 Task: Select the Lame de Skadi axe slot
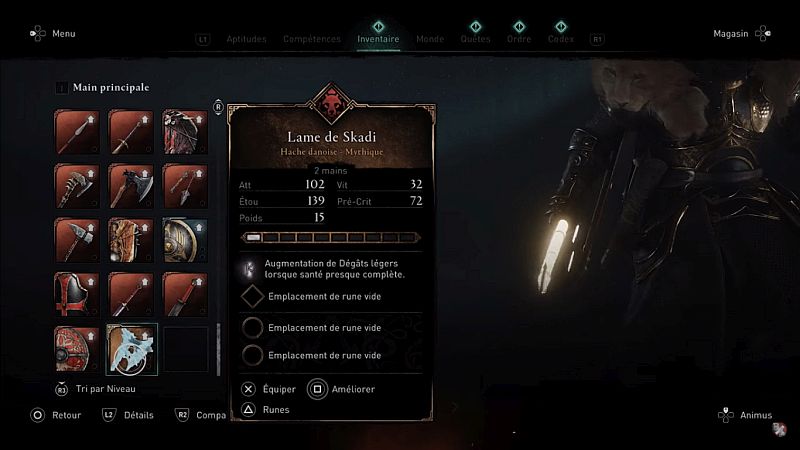pos(132,348)
